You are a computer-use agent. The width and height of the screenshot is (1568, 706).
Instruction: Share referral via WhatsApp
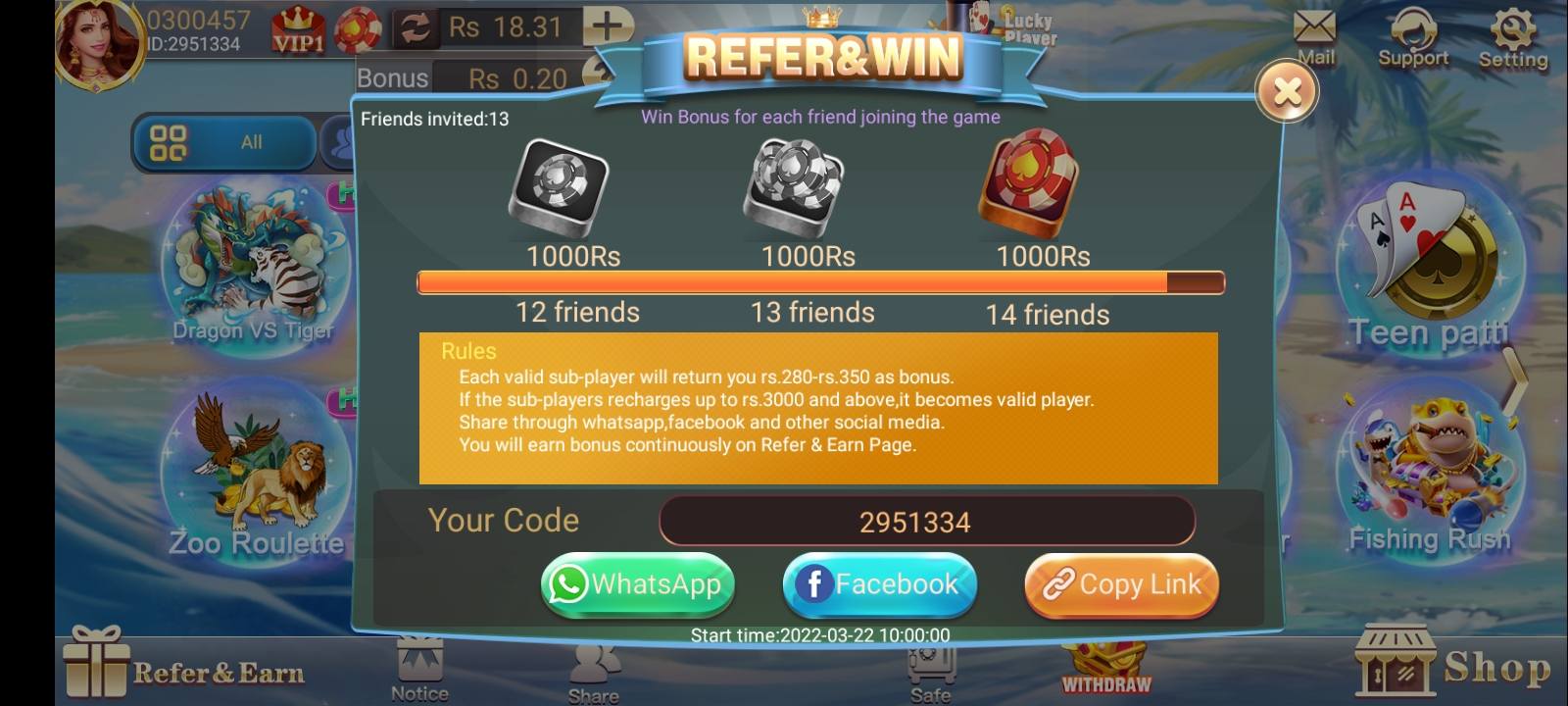pyautogui.click(x=637, y=584)
